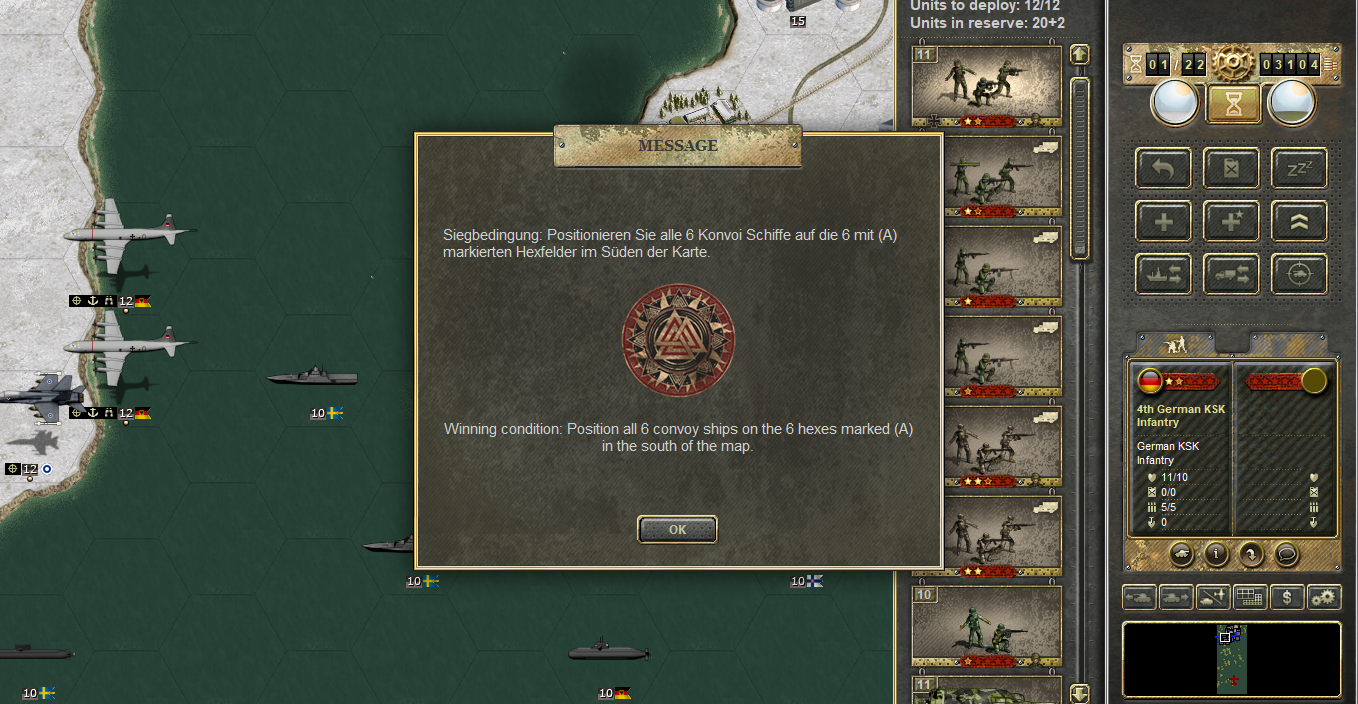Screen dimensions: 1358x704
Task: Upgrade the unit with the double-chevron button
Action: coord(1299,221)
